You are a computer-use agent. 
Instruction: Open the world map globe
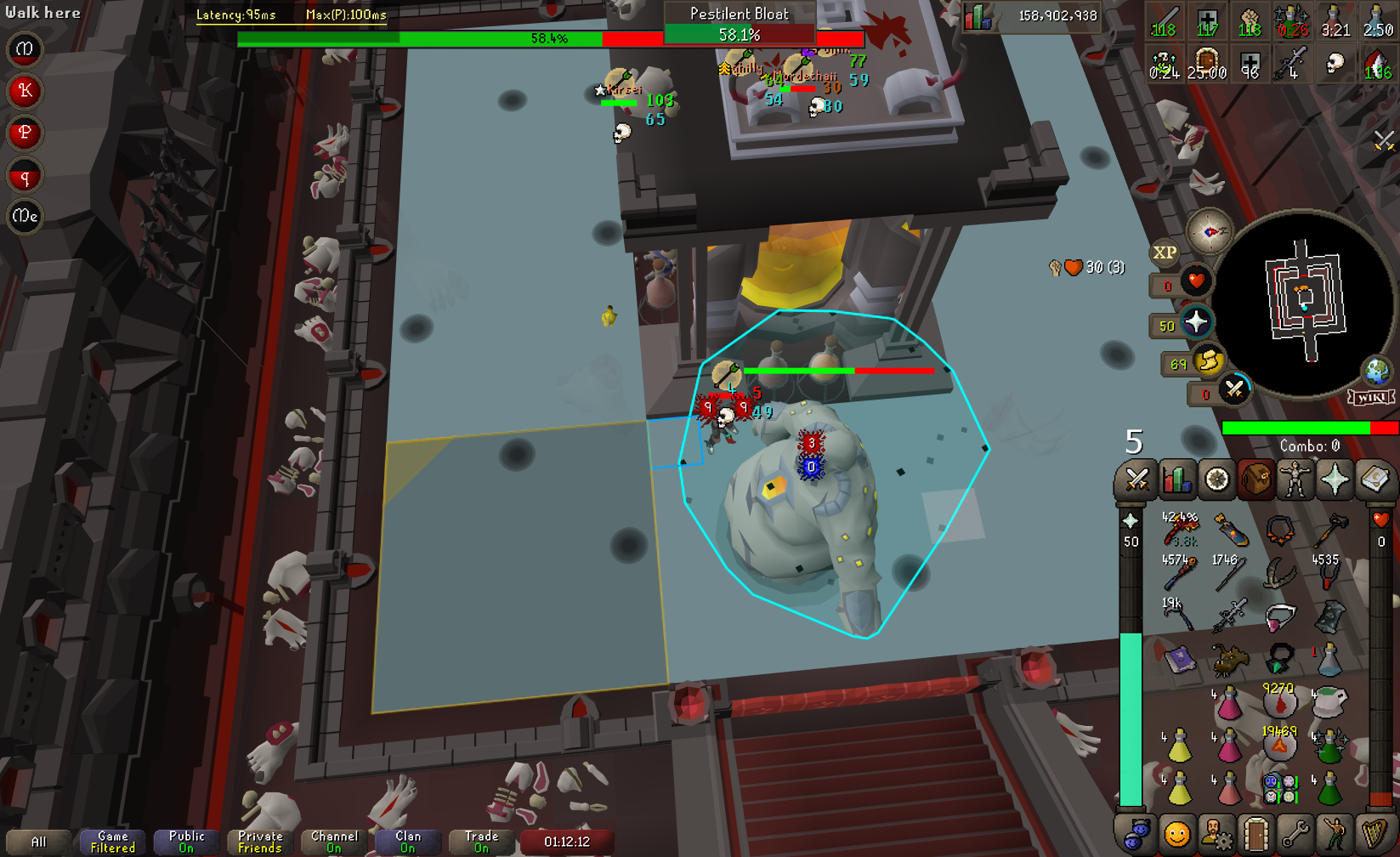pyautogui.click(x=1376, y=371)
